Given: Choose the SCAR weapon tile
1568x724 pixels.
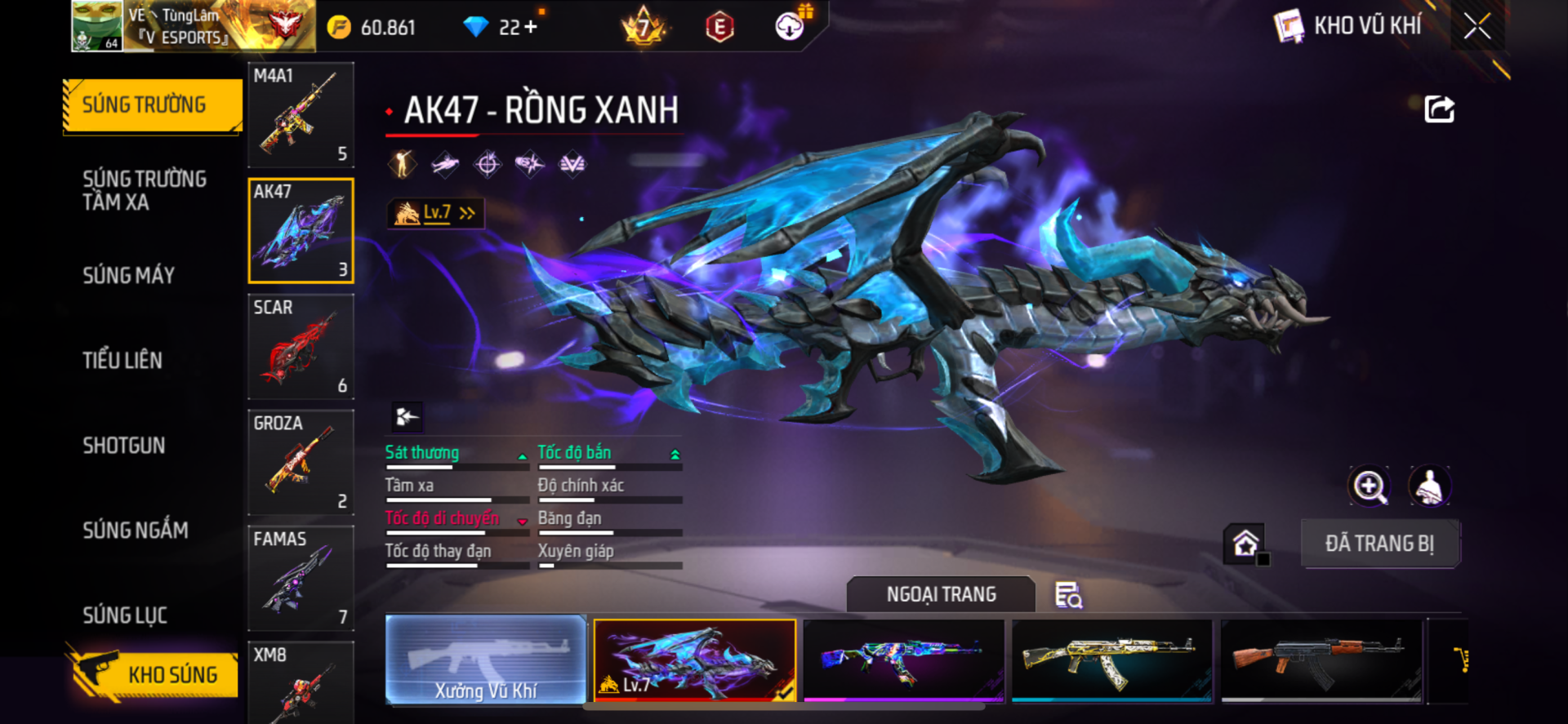Looking at the screenshot, I should [x=301, y=347].
